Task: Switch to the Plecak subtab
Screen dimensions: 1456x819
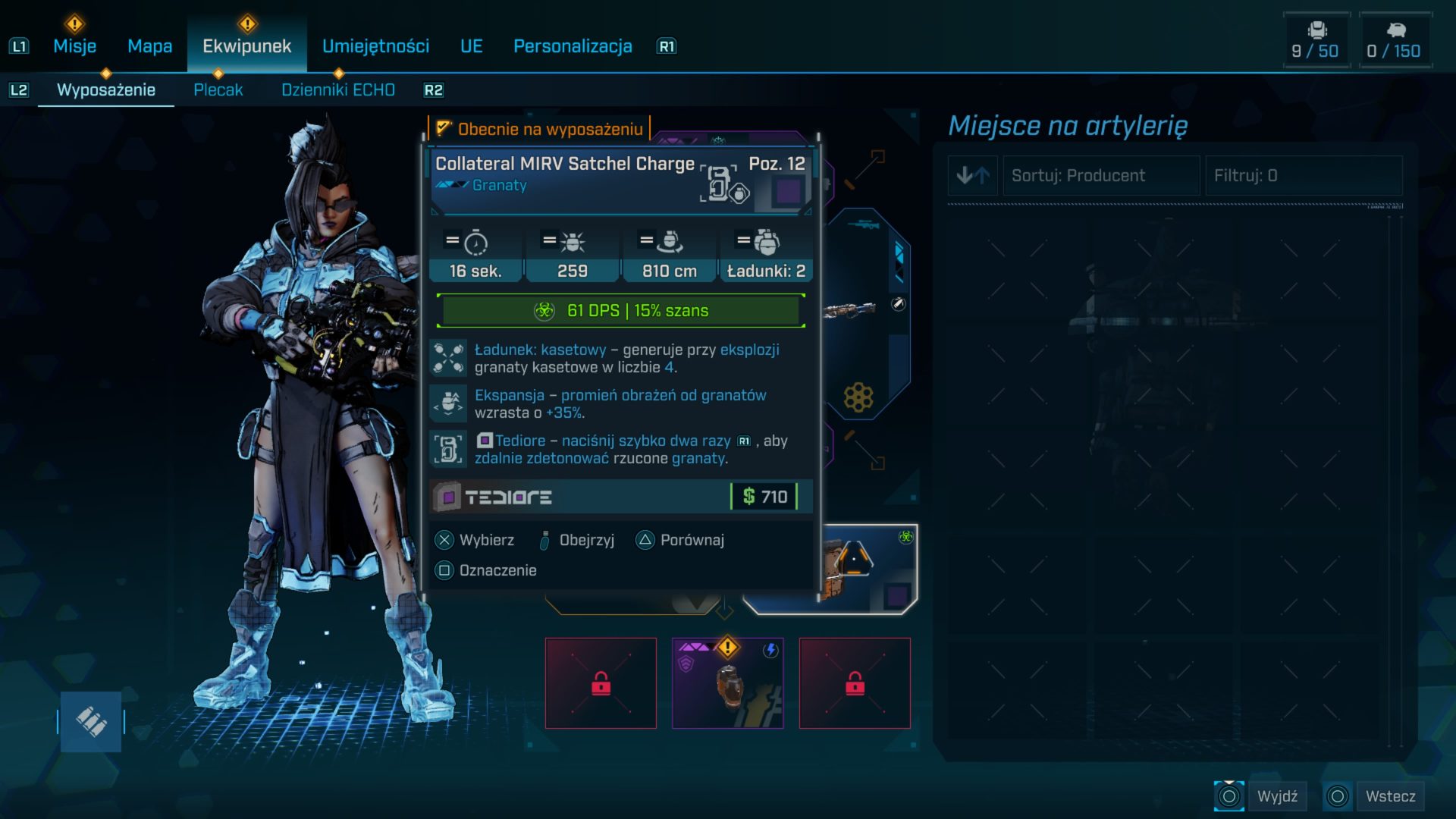Action: pyautogui.click(x=218, y=90)
